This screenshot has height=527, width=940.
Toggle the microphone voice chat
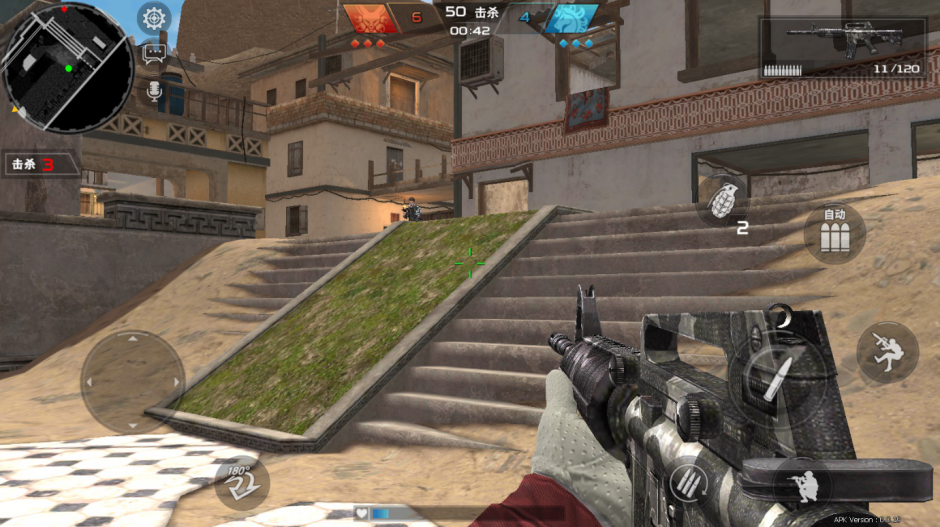154,90
